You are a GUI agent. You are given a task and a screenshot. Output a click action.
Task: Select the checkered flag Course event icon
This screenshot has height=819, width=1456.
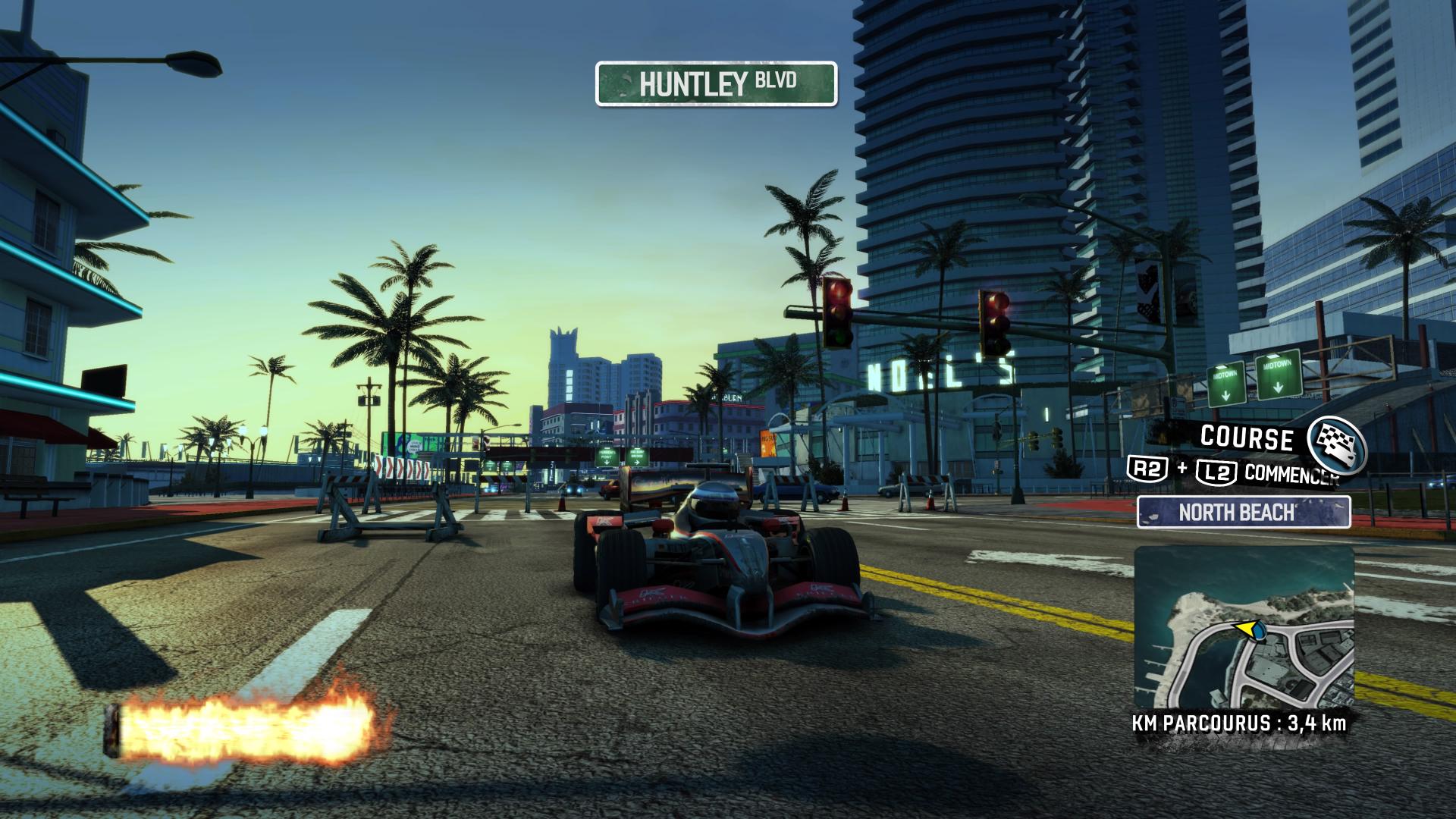tap(1337, 444)
